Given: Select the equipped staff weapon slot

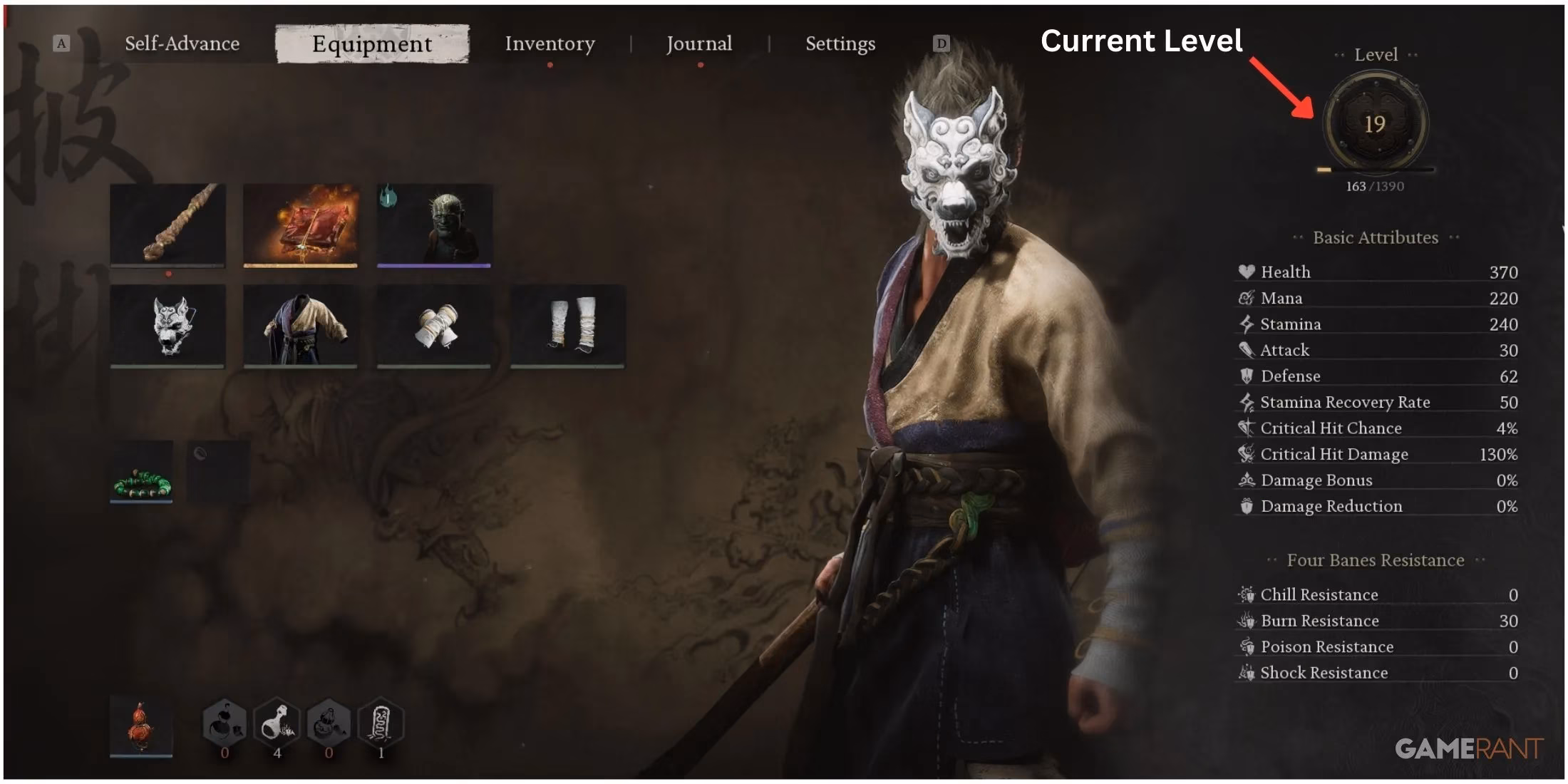Looking at the screenshot, I should [168, 227].
